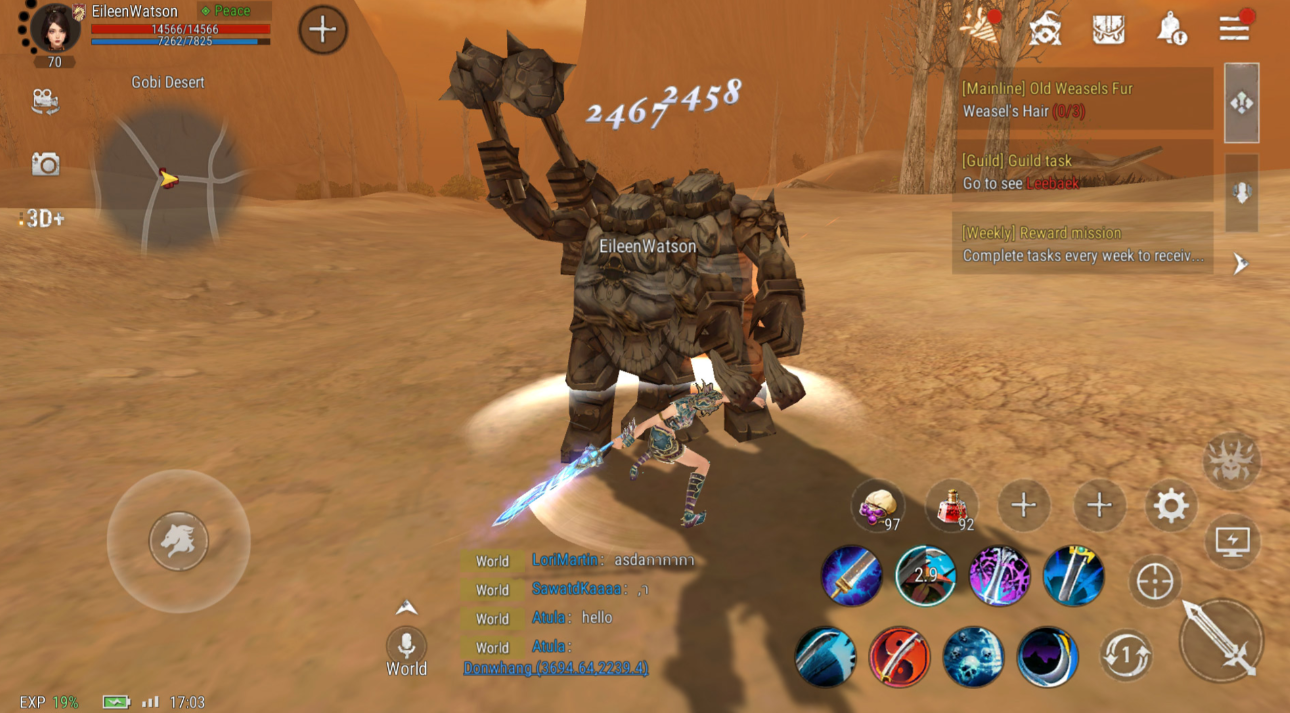
Task: Tap the crosshair target-lock button
Action: [1155, 581]
